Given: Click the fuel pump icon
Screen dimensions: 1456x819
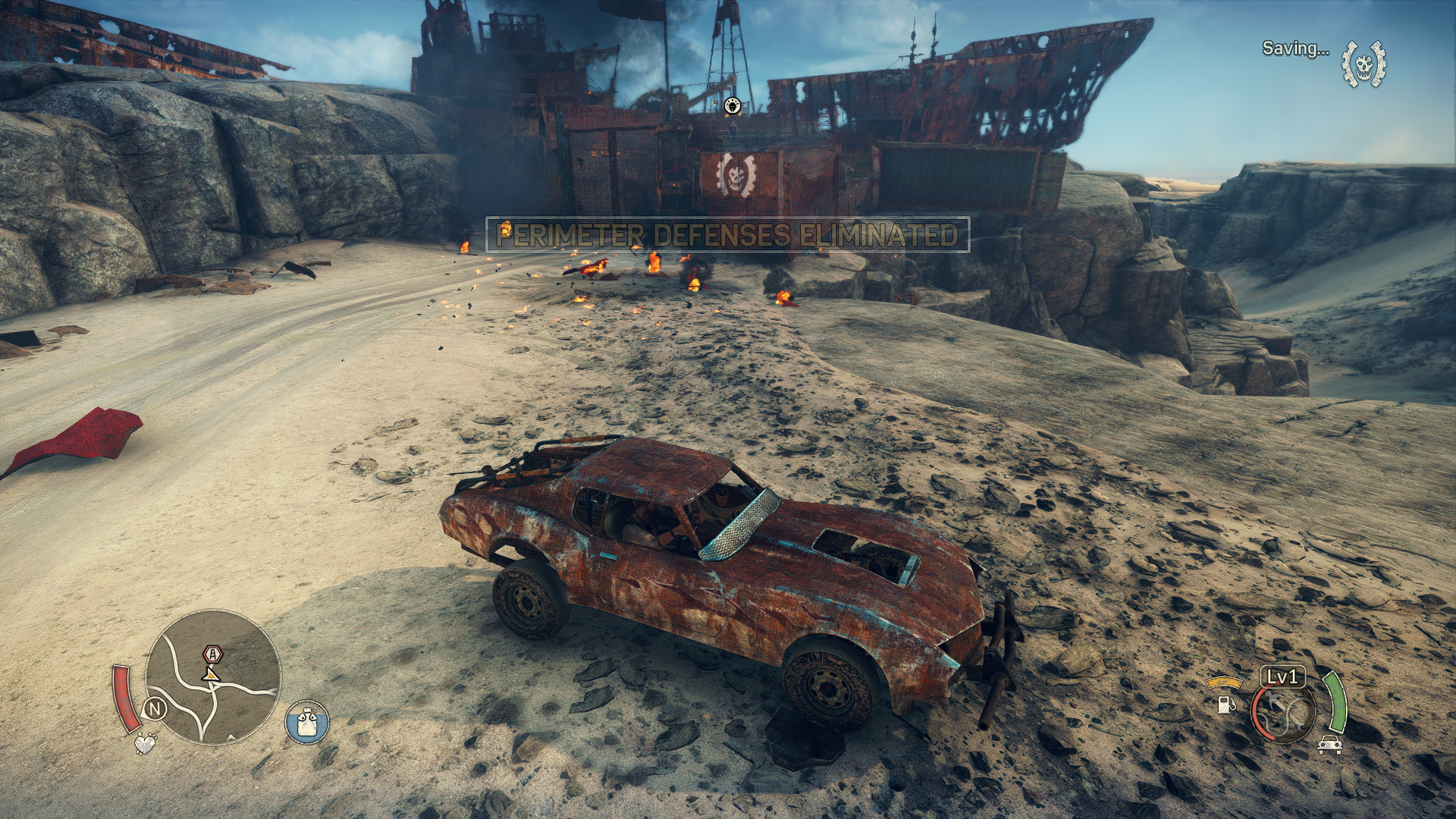Looking at the screenshot, I should point(1223,704).
